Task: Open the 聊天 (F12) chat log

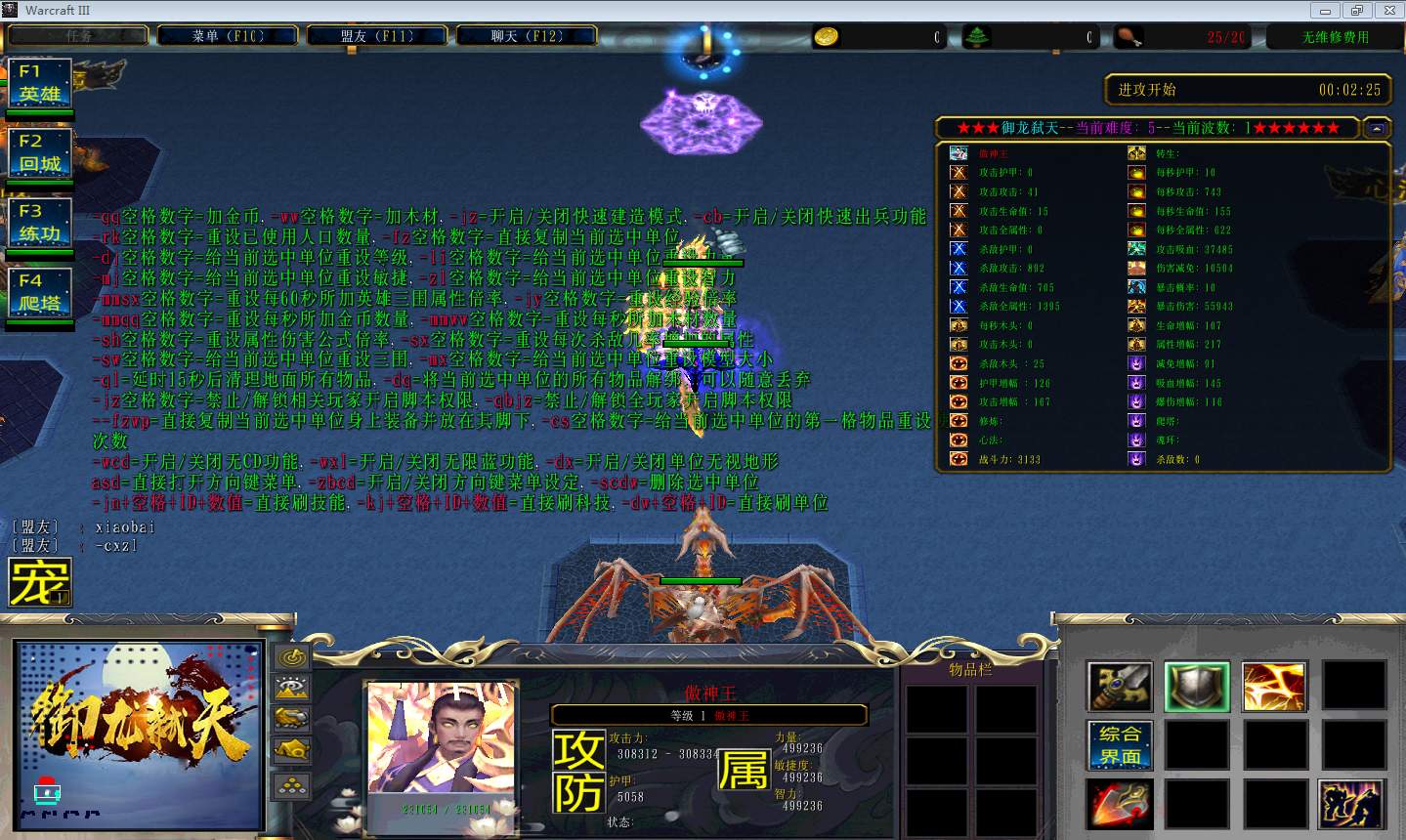Action: point(526,36)
